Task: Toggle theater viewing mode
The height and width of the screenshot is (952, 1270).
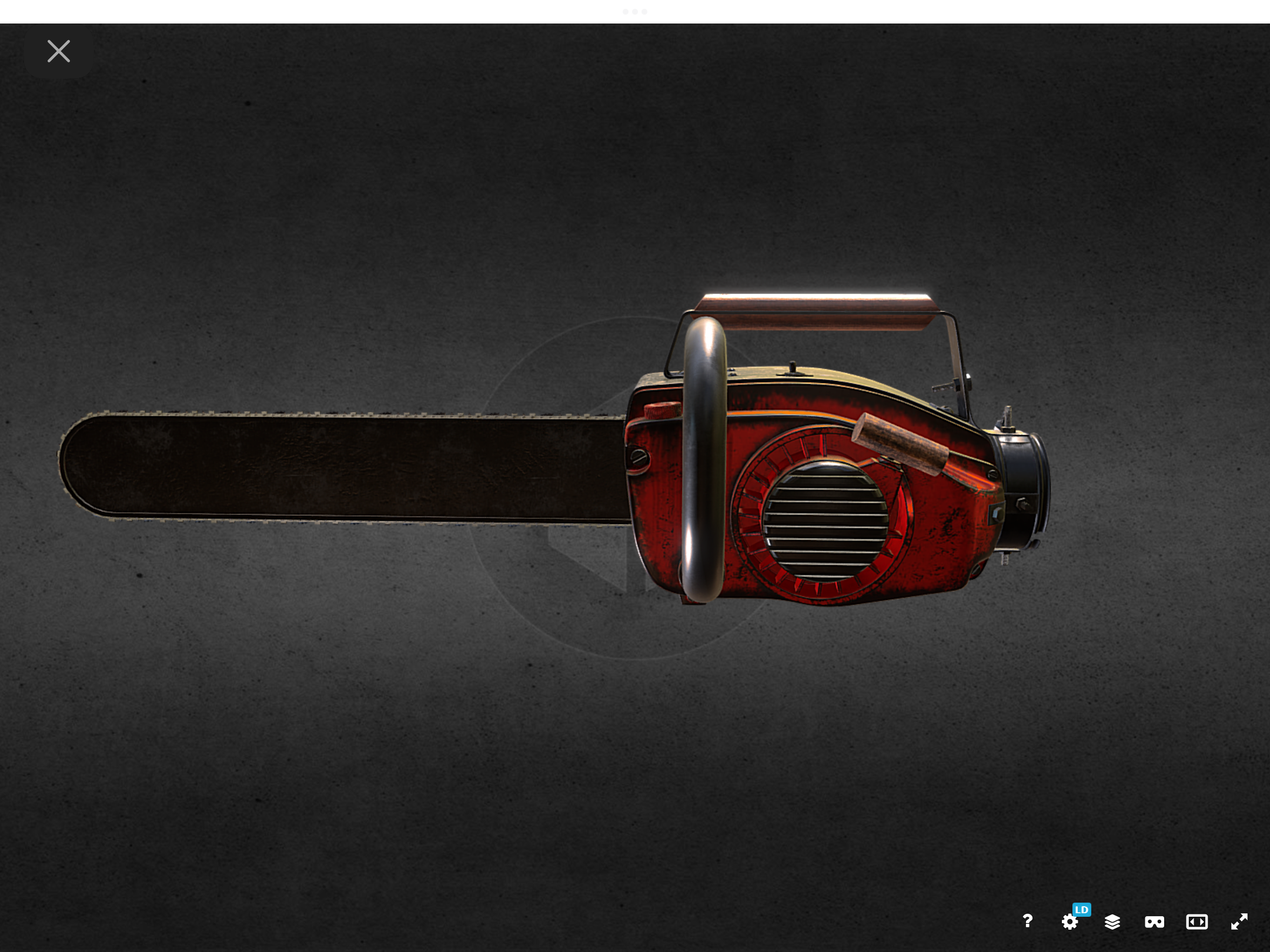Action: 1196,921
